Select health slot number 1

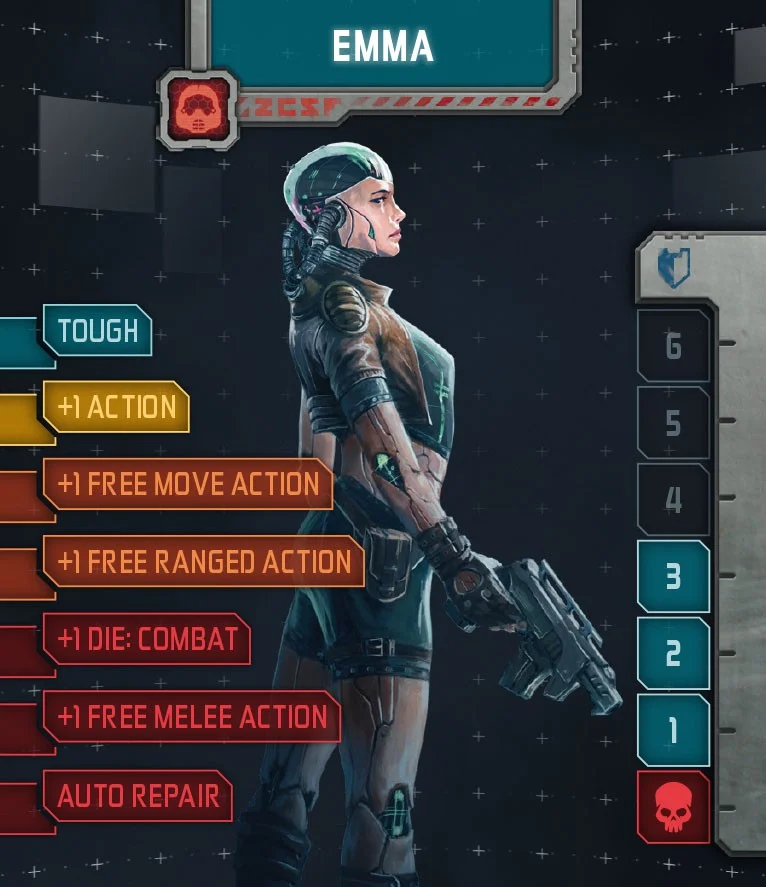tap(673, 730)
